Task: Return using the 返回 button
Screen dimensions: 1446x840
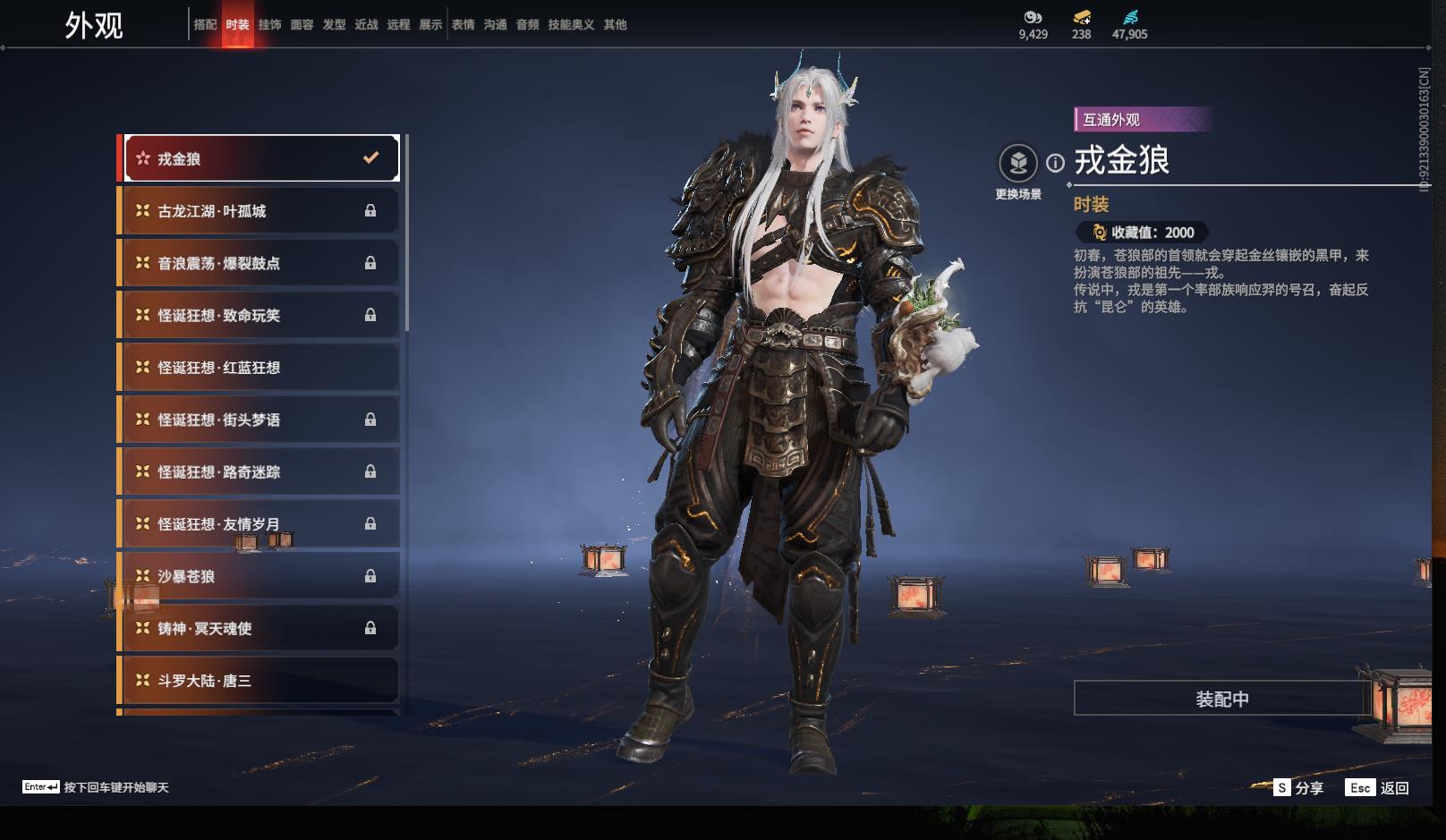Action: [x=1379, y=787]
